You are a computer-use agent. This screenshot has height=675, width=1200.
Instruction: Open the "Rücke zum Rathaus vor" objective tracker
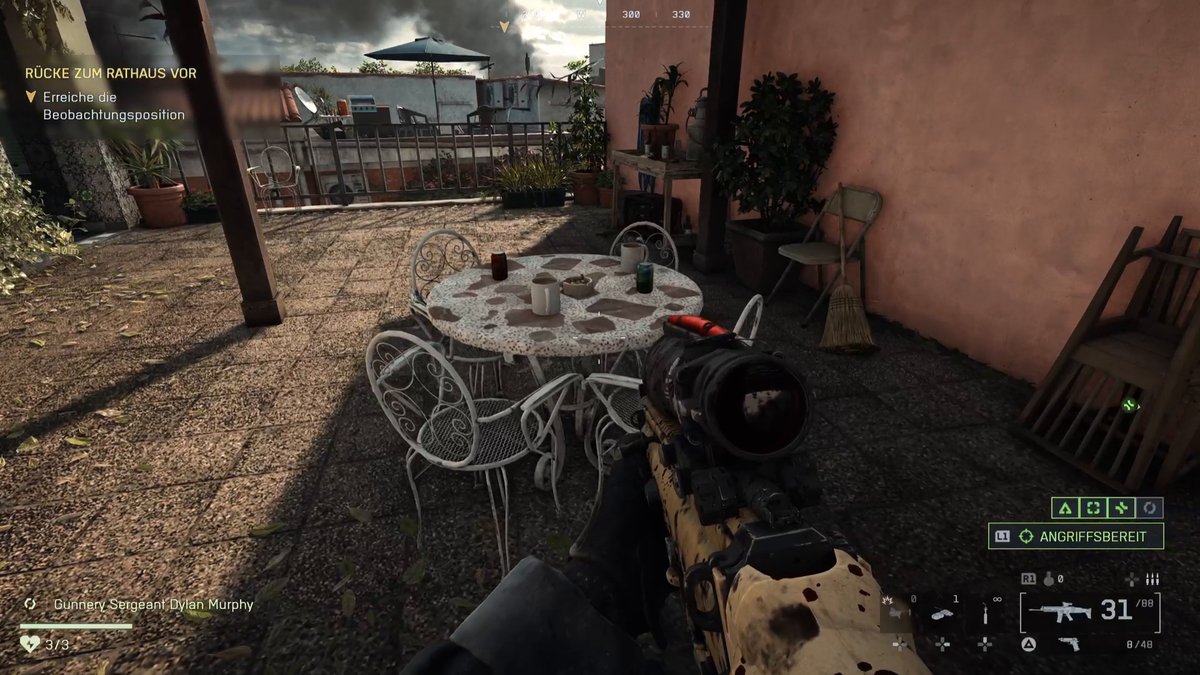tap(111, 73)
